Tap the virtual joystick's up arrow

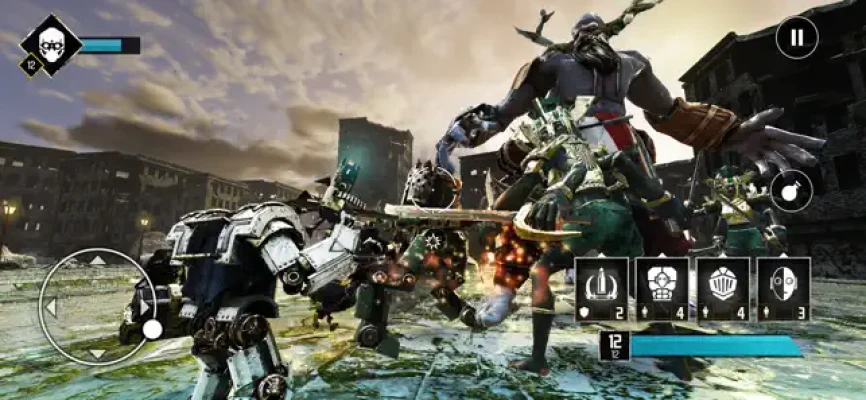(97, 261)
